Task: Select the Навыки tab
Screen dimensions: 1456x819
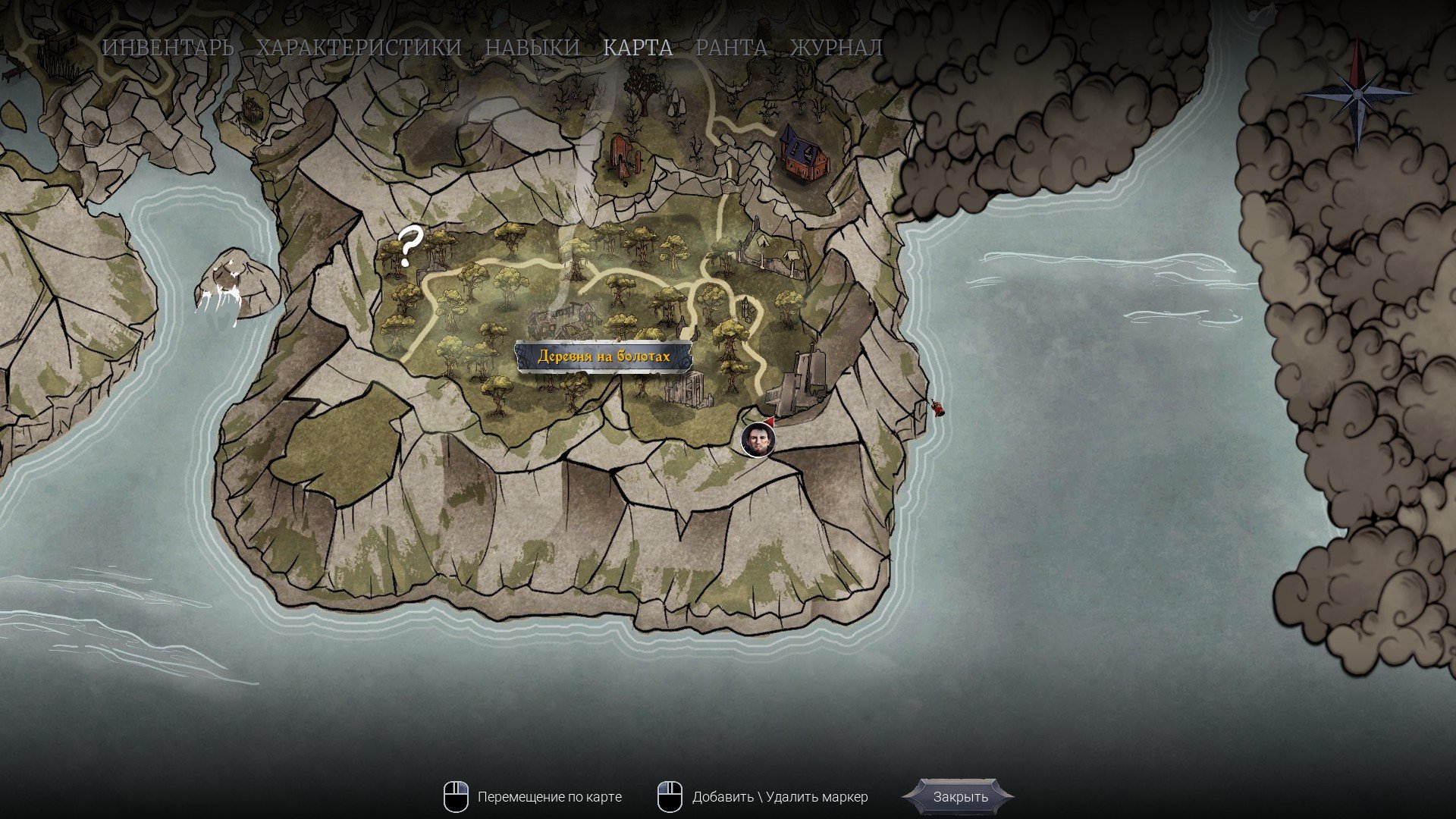Action: click(532, 48)
